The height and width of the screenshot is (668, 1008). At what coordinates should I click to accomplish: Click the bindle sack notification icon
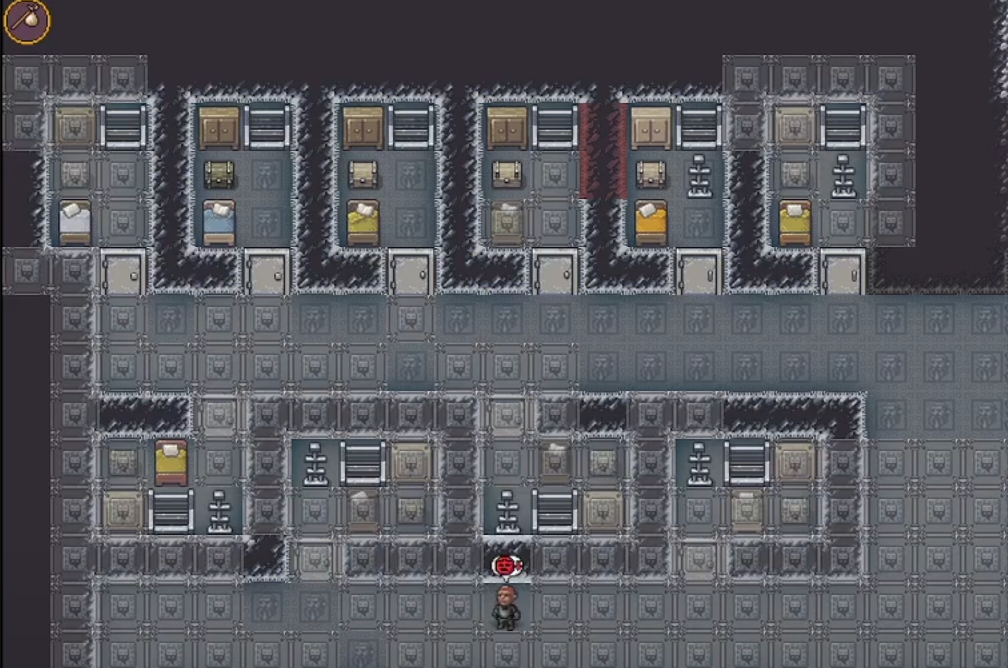pyautogui.click(x=26, y=22)
